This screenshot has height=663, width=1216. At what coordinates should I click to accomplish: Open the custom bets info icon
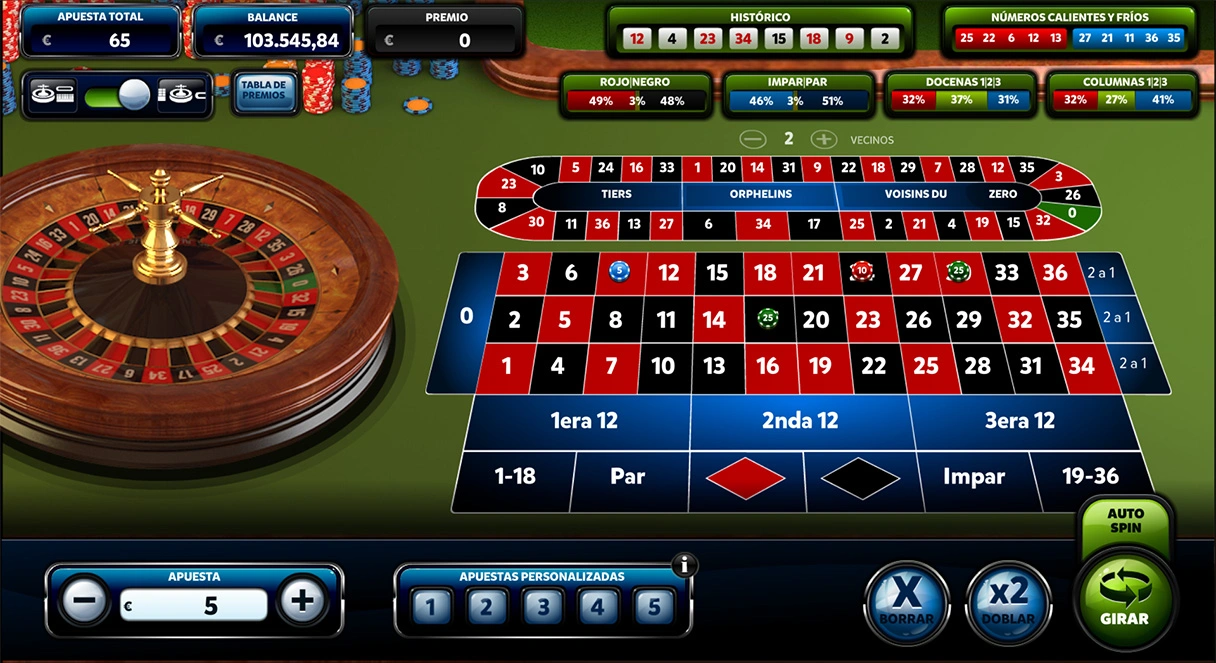tap(685, 565)
